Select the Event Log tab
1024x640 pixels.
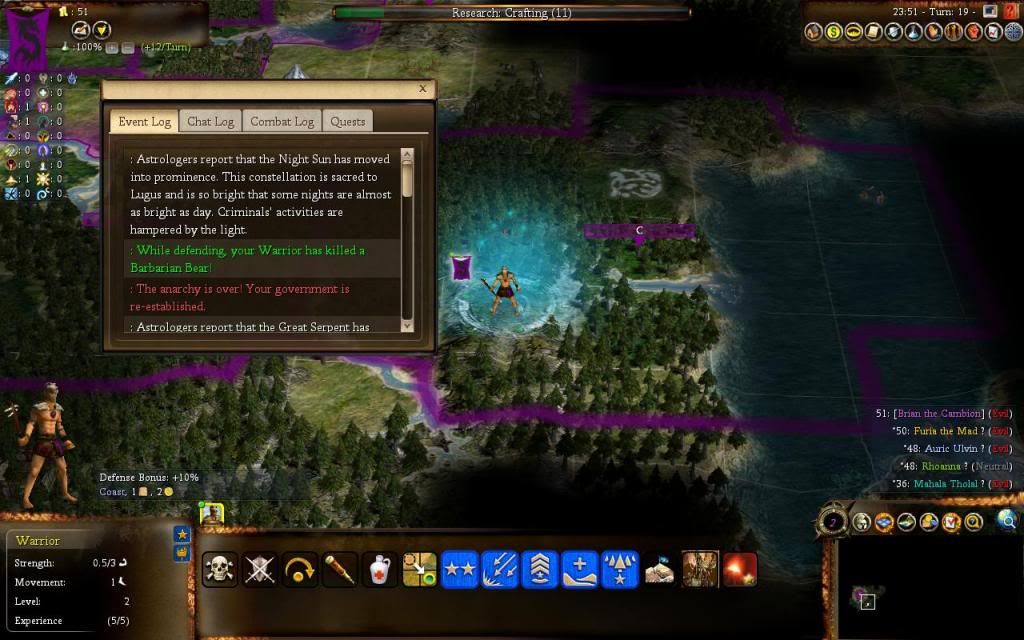[145, 121]
